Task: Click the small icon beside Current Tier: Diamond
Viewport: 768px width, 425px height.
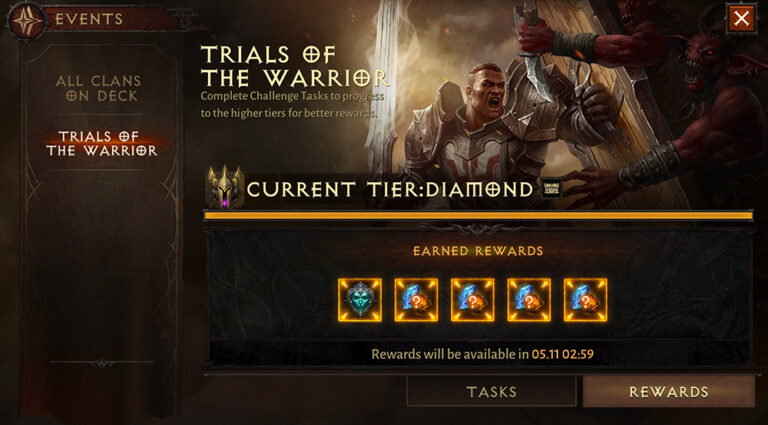Action: point(551,189)
